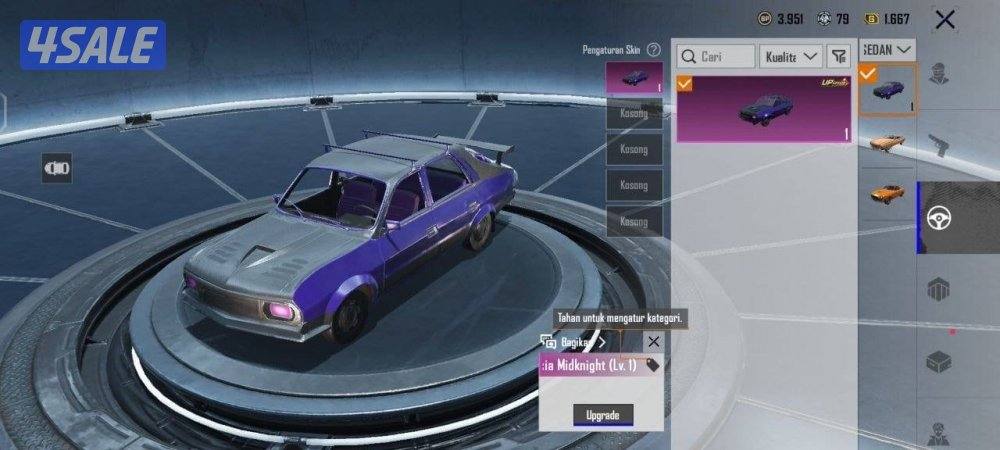Open the filter funnel button
1000x450 pixels.
click(x=838, y=57)
